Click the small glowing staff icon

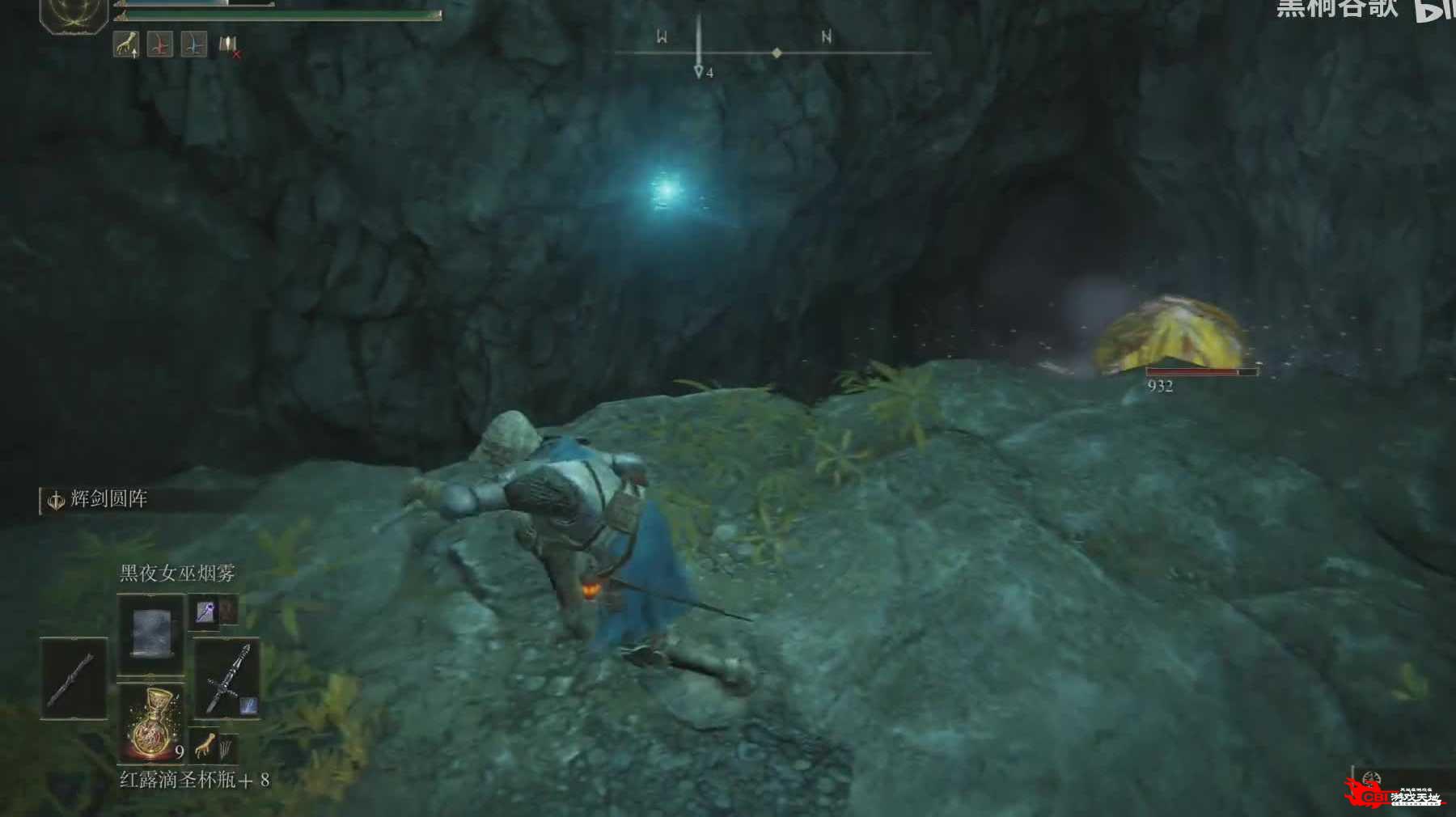point(204,612)
